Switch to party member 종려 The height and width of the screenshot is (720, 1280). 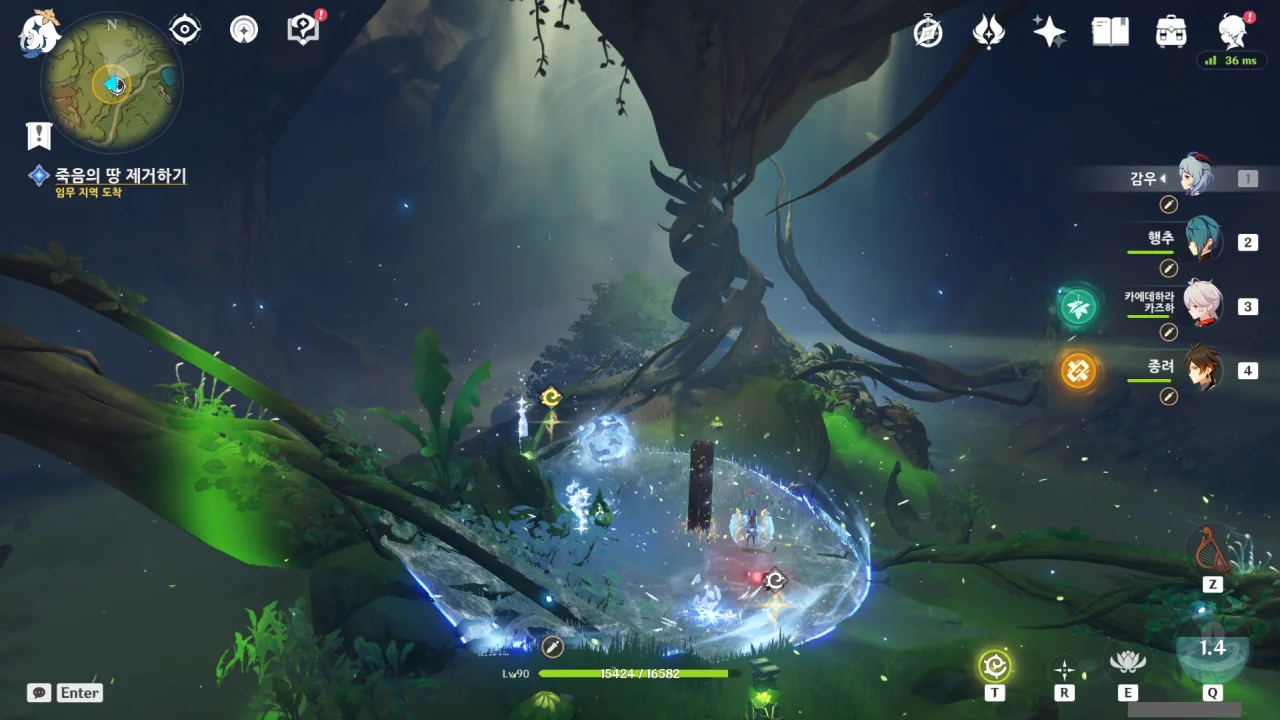pos(1203,369)
